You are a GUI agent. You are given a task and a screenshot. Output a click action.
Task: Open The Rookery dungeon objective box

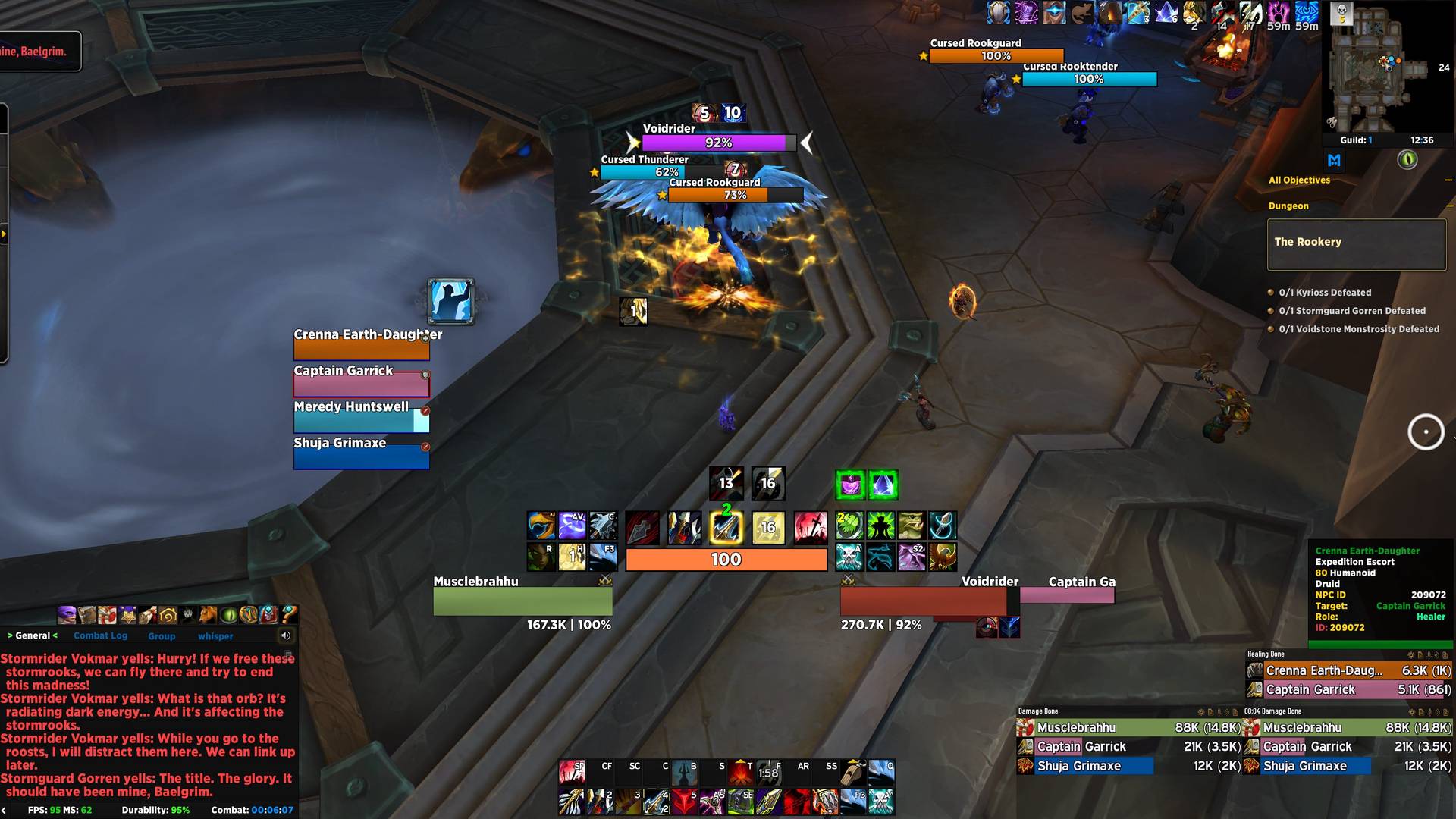(1356, 244)
